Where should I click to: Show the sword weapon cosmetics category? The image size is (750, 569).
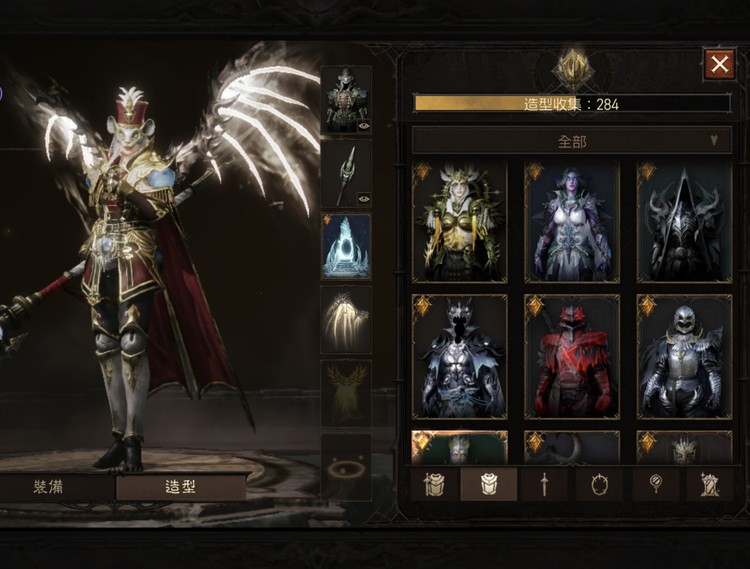pyautogui.click(x=543, y=485)
